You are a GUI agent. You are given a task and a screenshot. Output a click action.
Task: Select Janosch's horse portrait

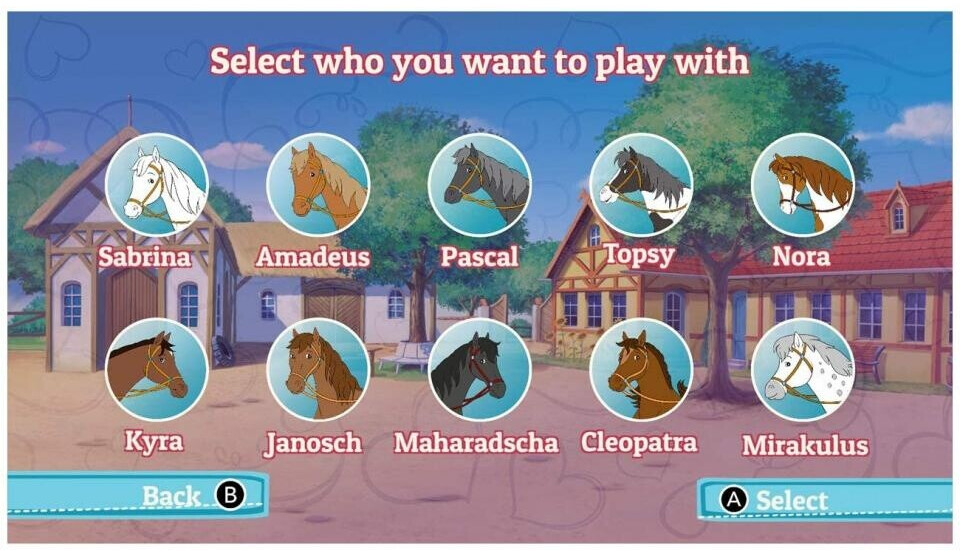click(x=318, y=370)
